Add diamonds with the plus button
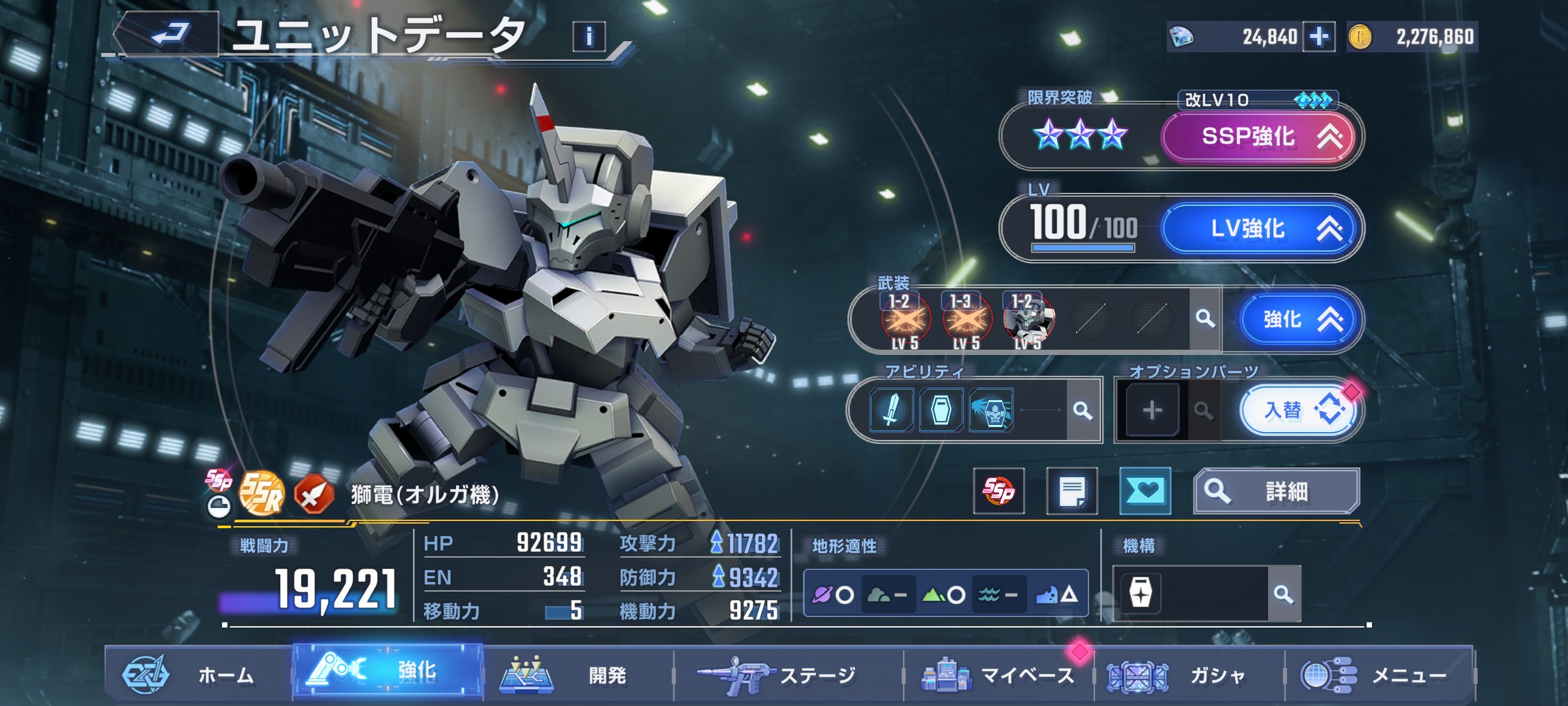 (x=1318, y=37)
